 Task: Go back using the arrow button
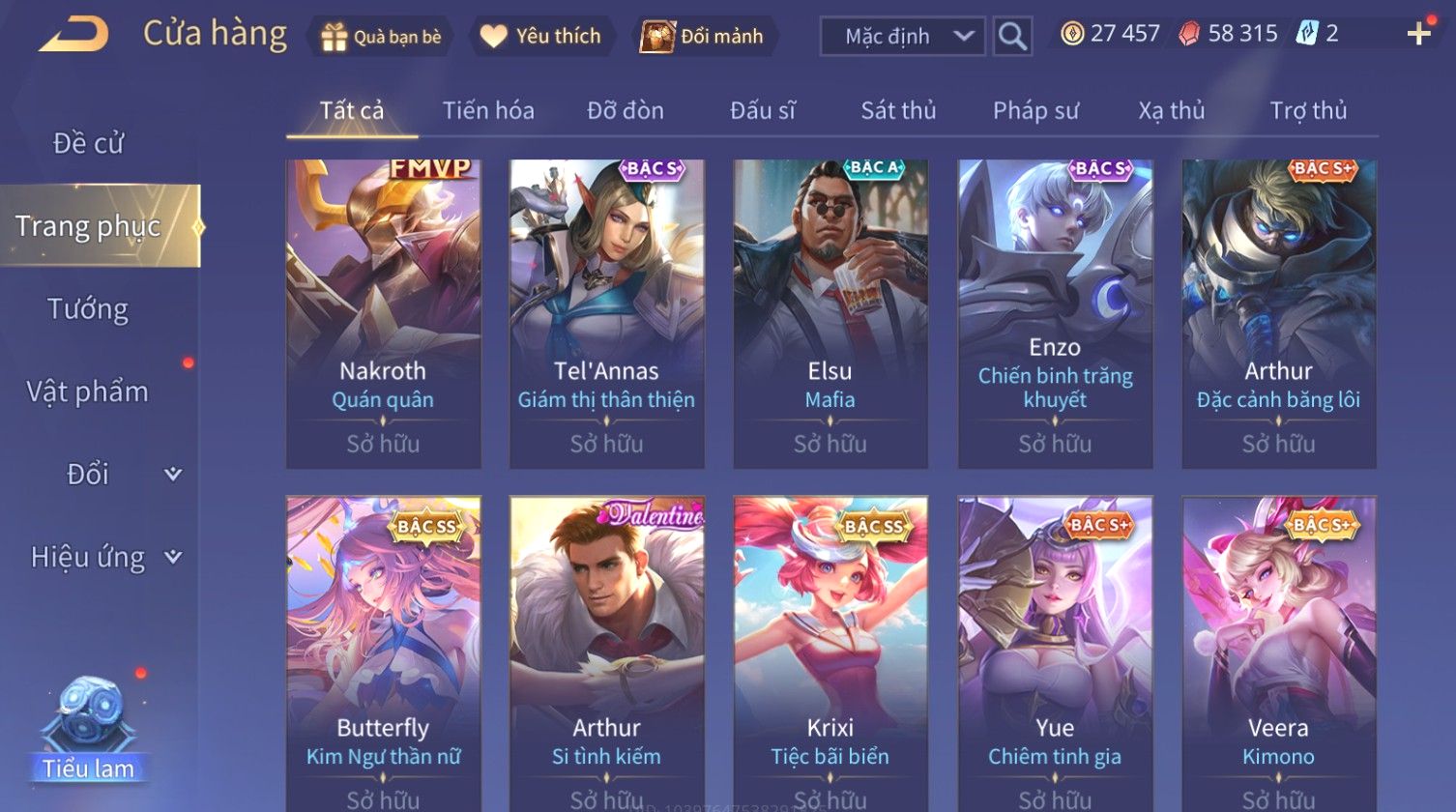click(x=74, y=36)
